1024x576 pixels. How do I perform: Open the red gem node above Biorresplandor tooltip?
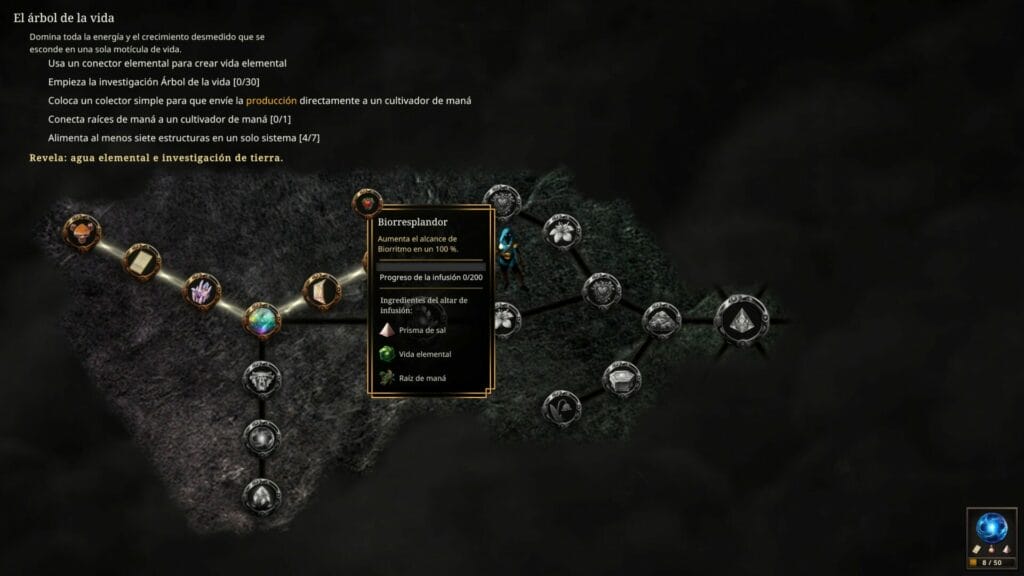[367, 203]
